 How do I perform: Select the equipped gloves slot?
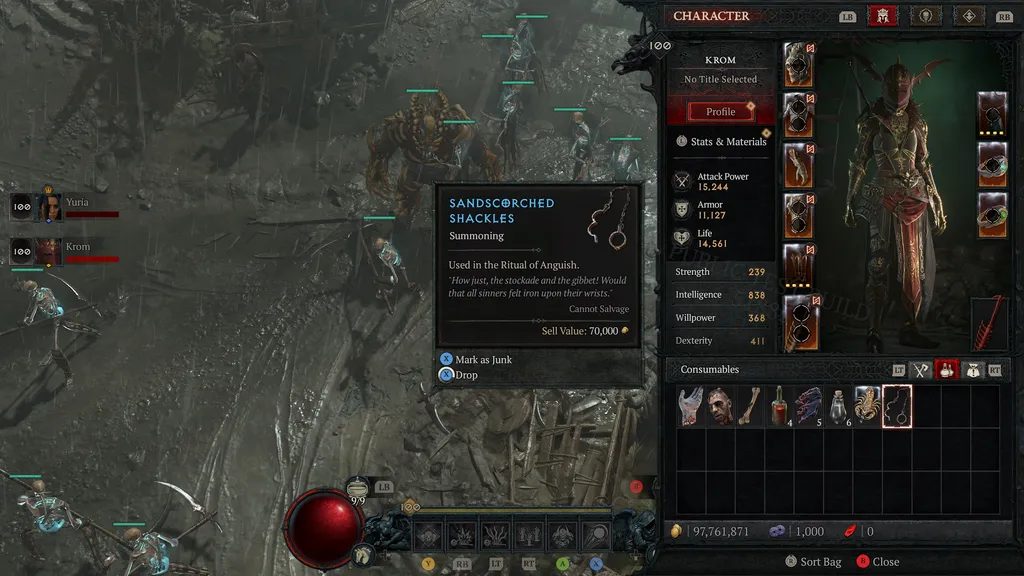(x=798, y=164)
